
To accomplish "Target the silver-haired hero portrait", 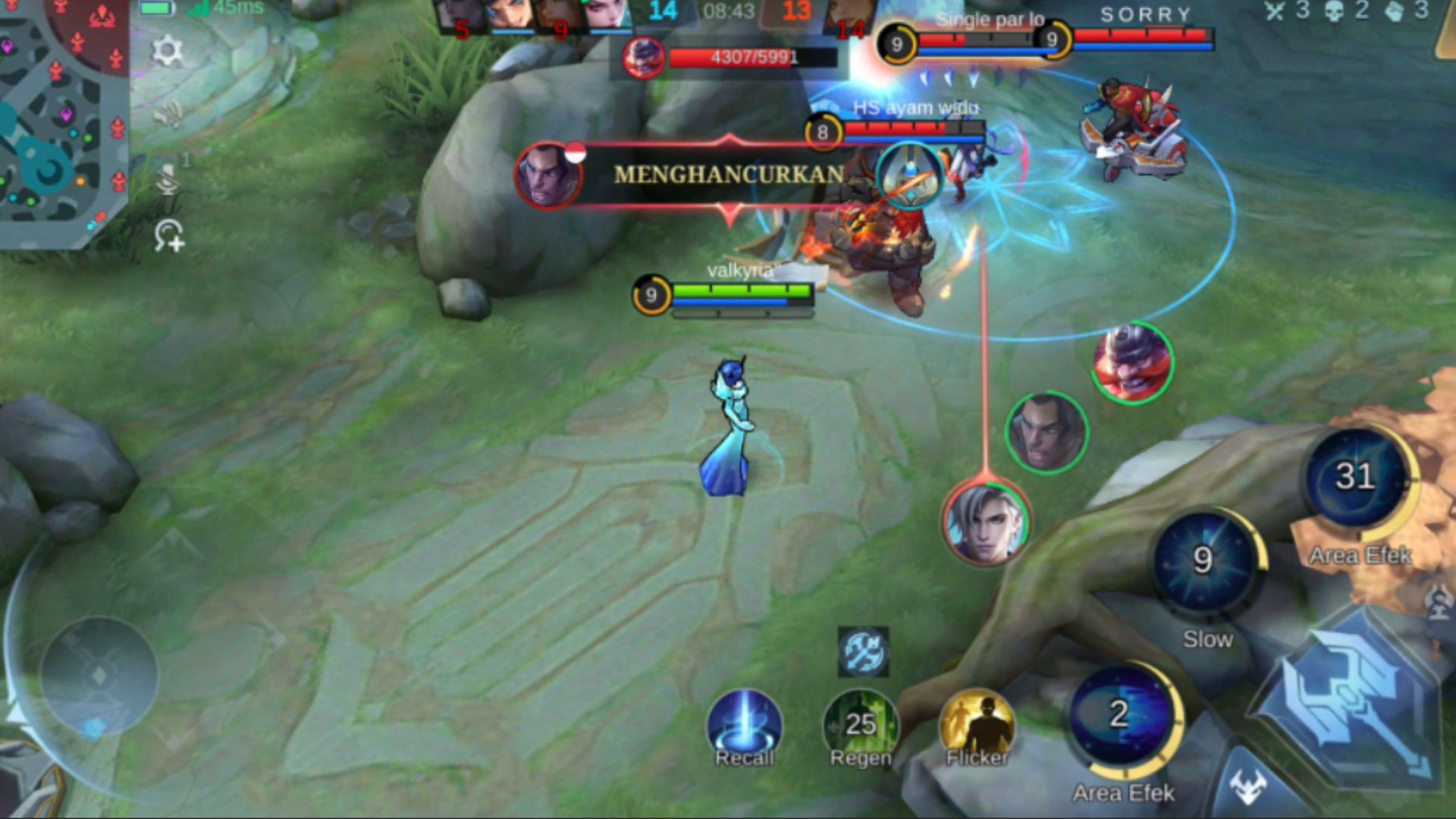I will point(985,523).
